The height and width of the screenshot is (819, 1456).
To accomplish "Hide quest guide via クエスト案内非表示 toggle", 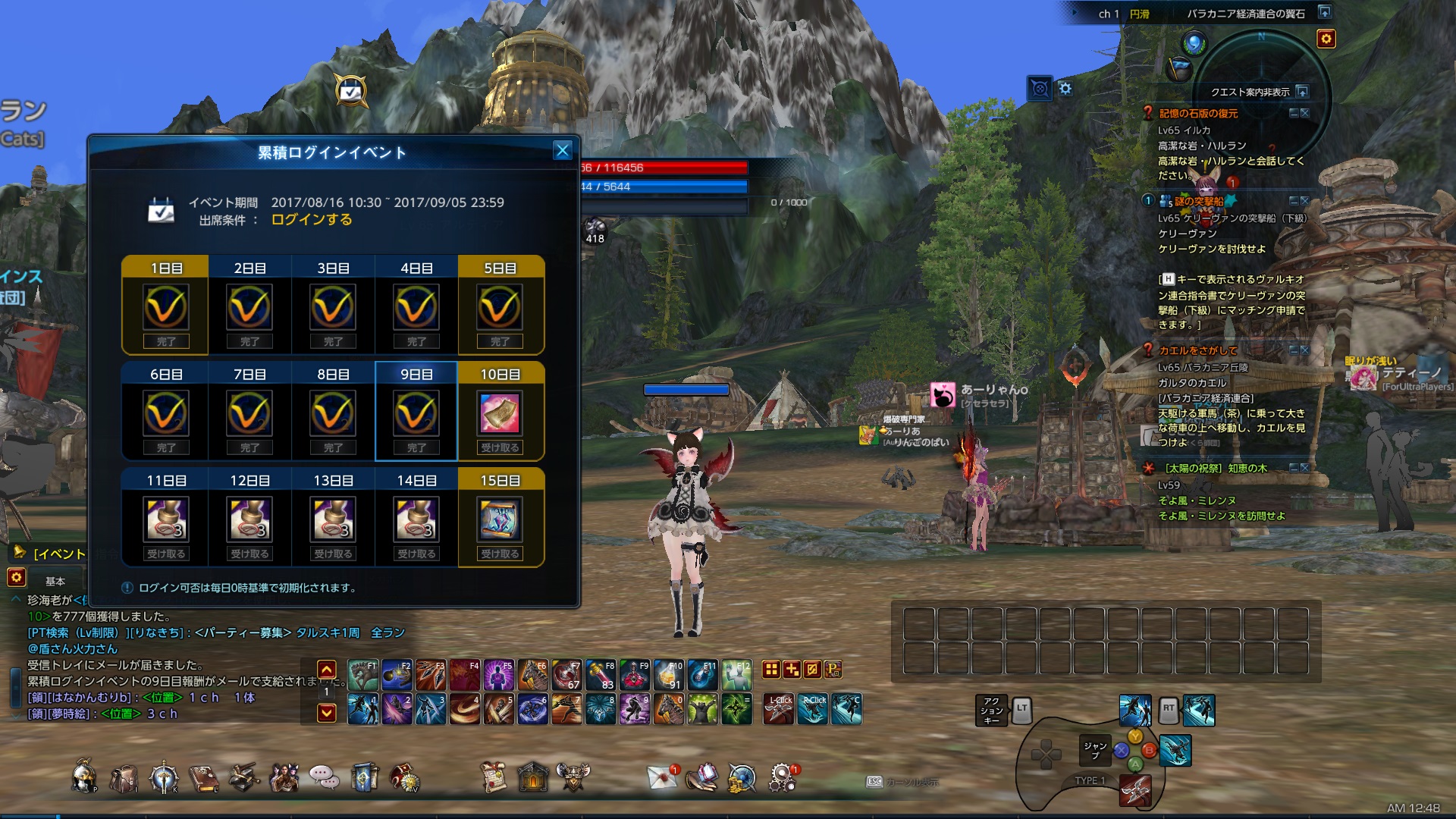I will tap(1302, 92).
